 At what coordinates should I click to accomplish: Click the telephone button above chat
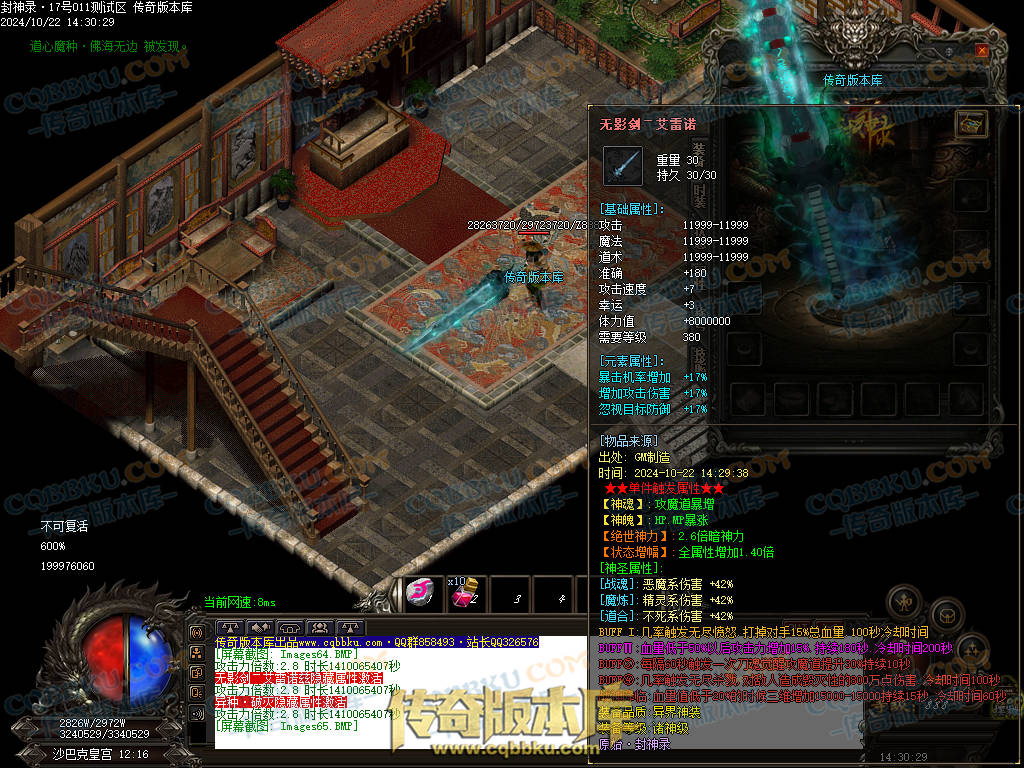291,627
